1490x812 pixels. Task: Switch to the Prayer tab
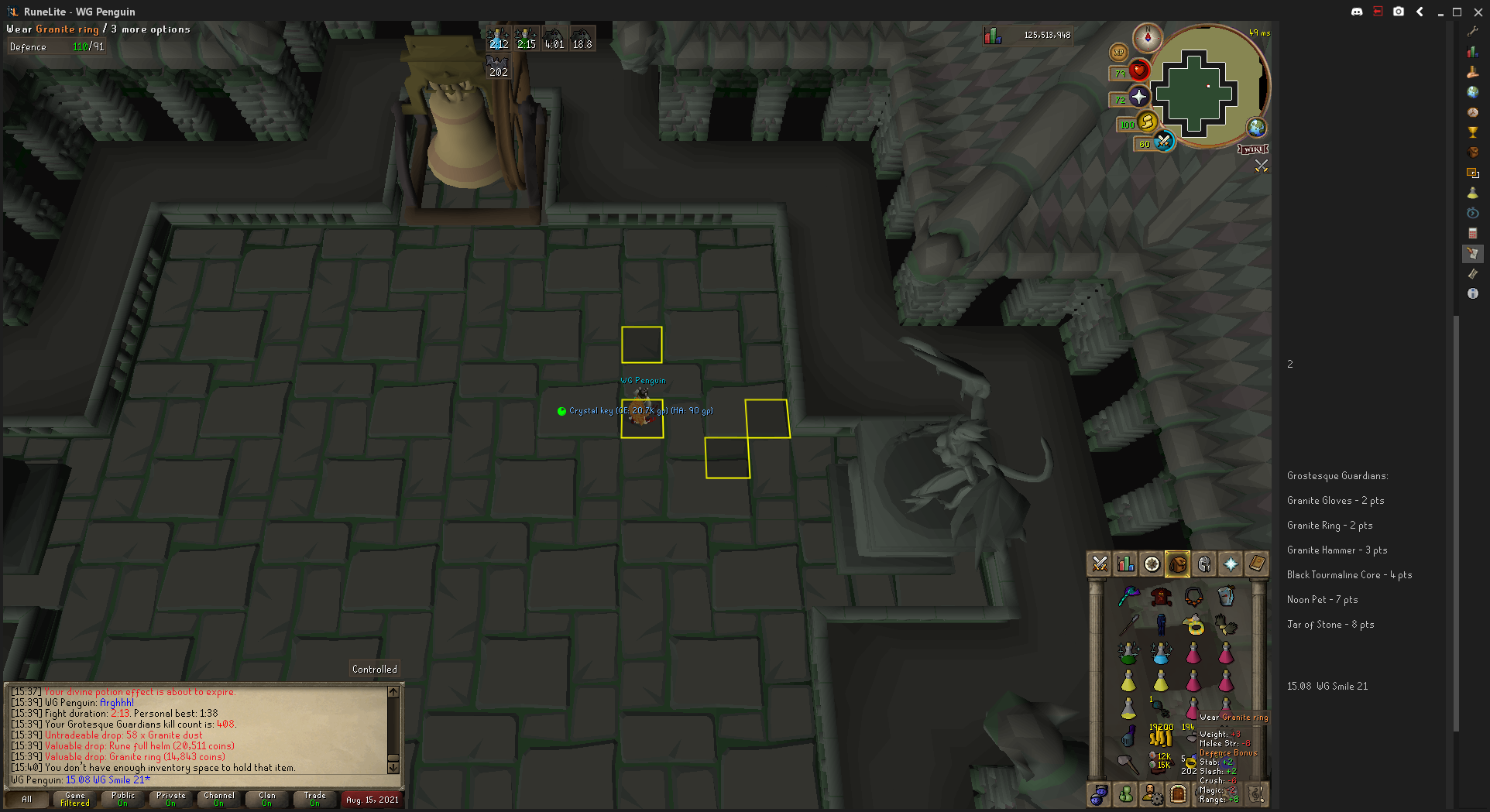(1231, 564)
